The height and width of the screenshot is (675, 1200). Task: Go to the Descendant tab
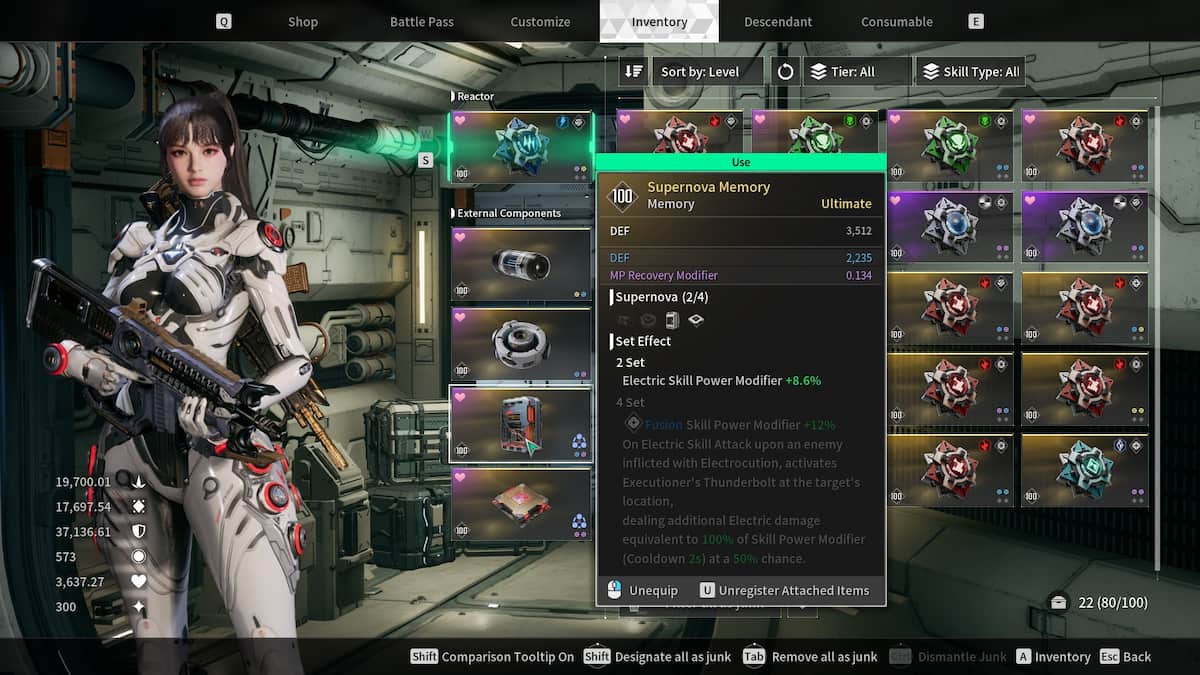pyautogui.click(x=779, y=21)
